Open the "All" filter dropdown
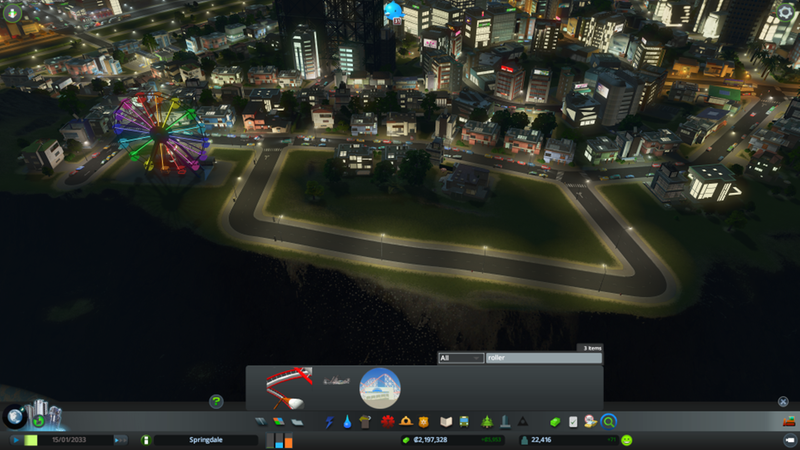This screenshot has width=800, height=450. 461,357
